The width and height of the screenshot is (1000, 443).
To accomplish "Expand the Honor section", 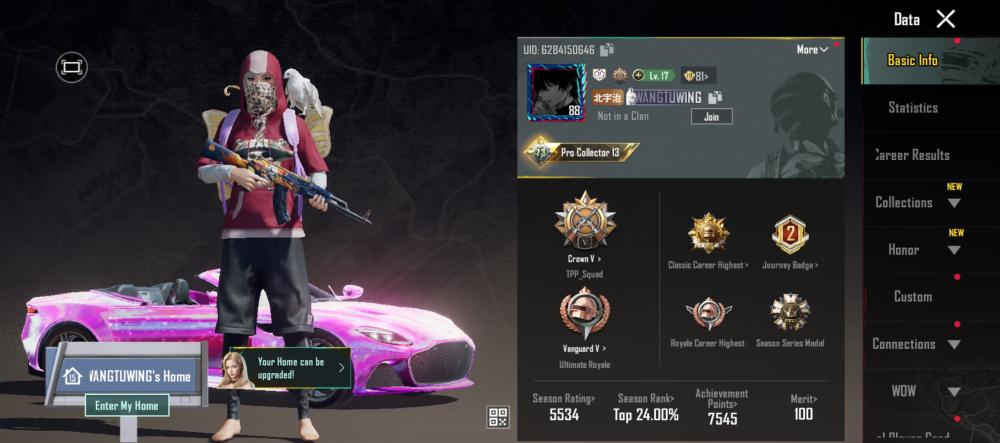I will coord(915,249).
